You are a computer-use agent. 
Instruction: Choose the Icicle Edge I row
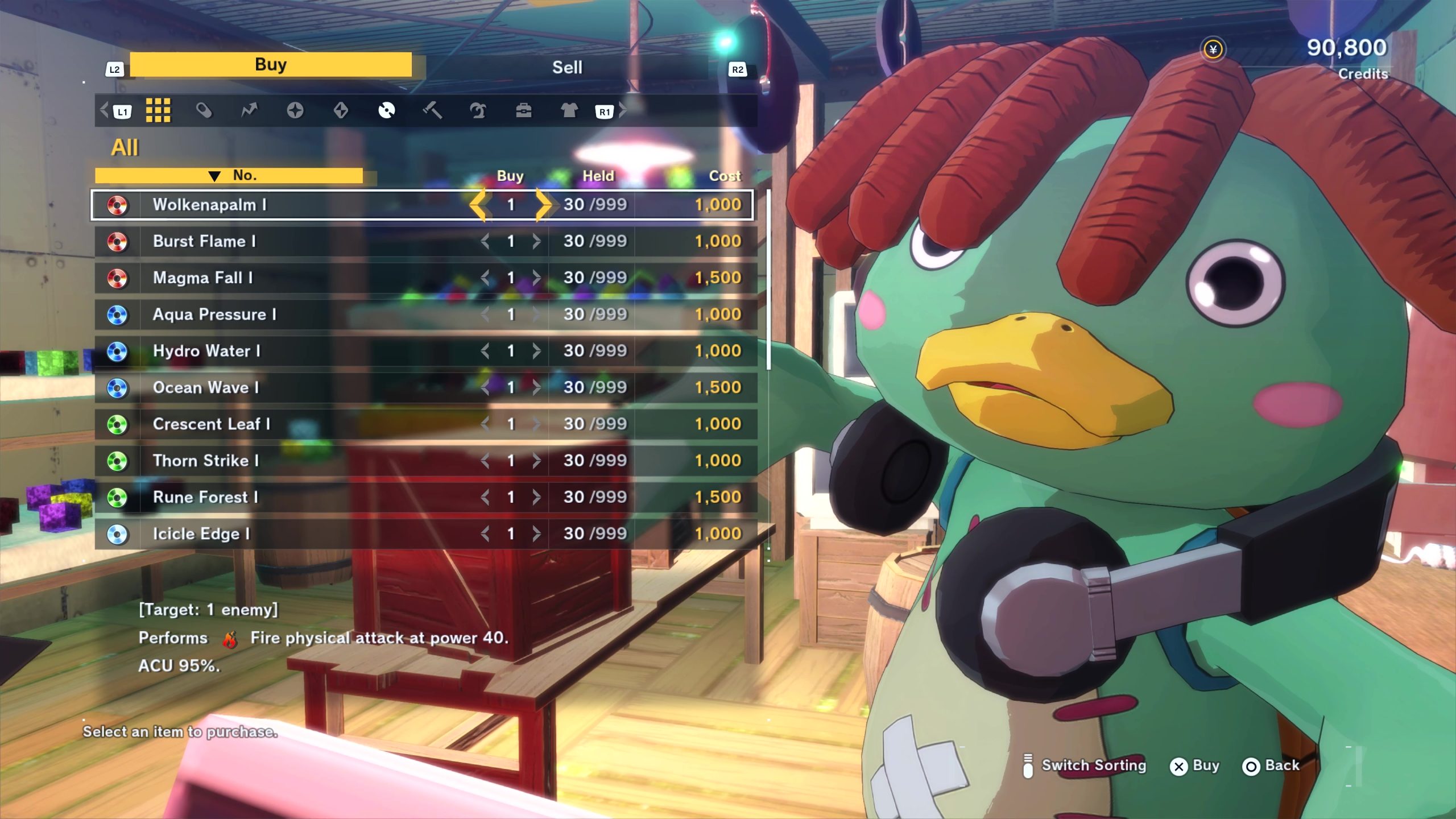284,533
